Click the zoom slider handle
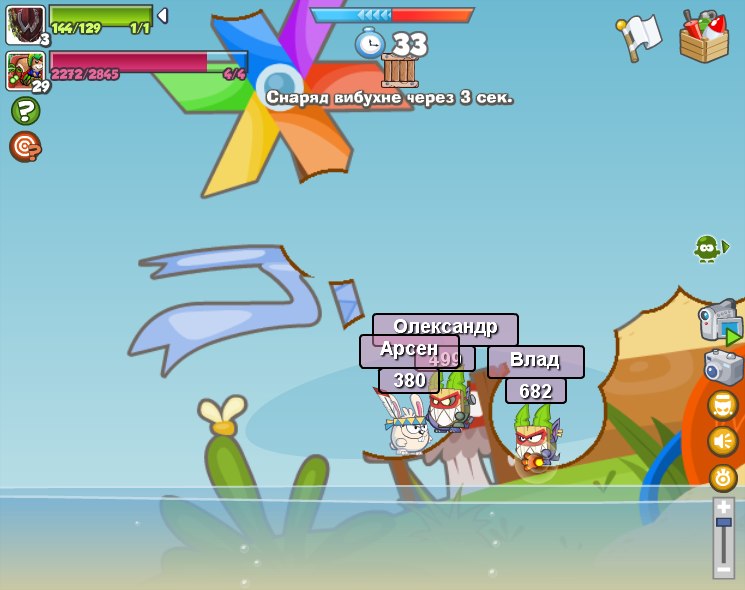745x590 pixels. (x=723, y=522)
